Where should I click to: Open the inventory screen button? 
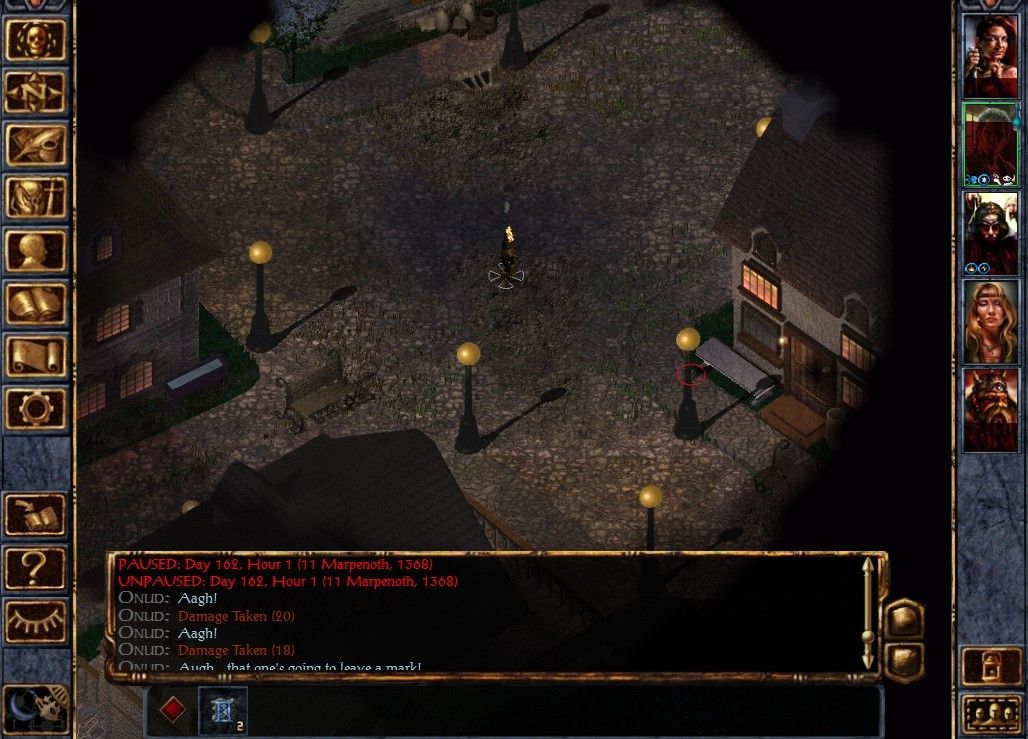pyautogui.click(x=36, y=198)
